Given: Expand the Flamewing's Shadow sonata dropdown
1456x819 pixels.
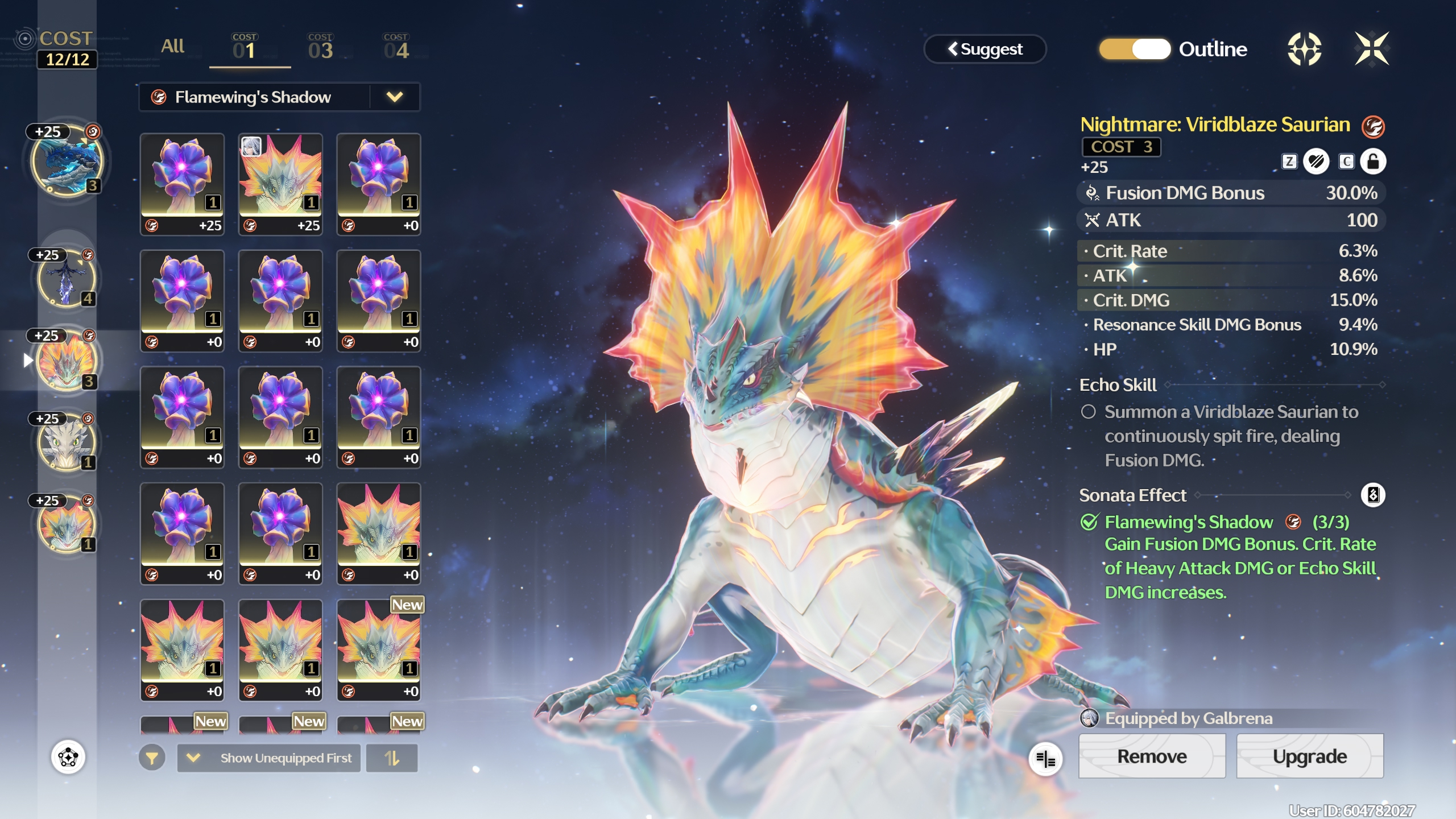Looking at the screenshot, I should [394, 97].
